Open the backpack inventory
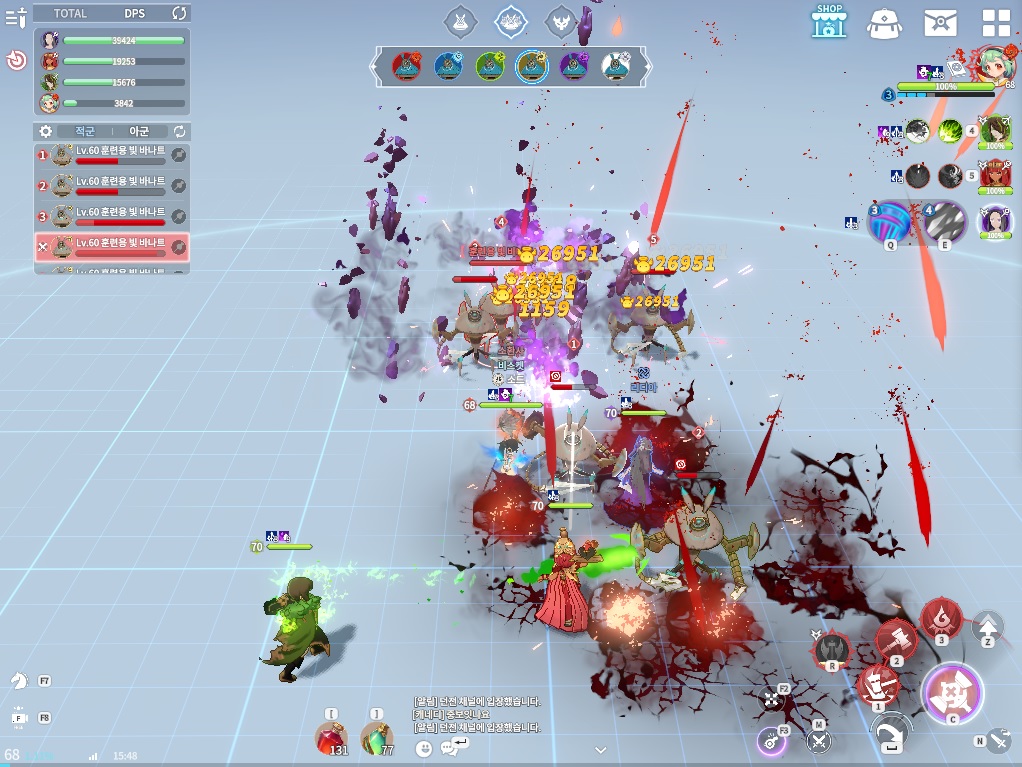This screenshot has height=767, width=1022. (885, 22)
